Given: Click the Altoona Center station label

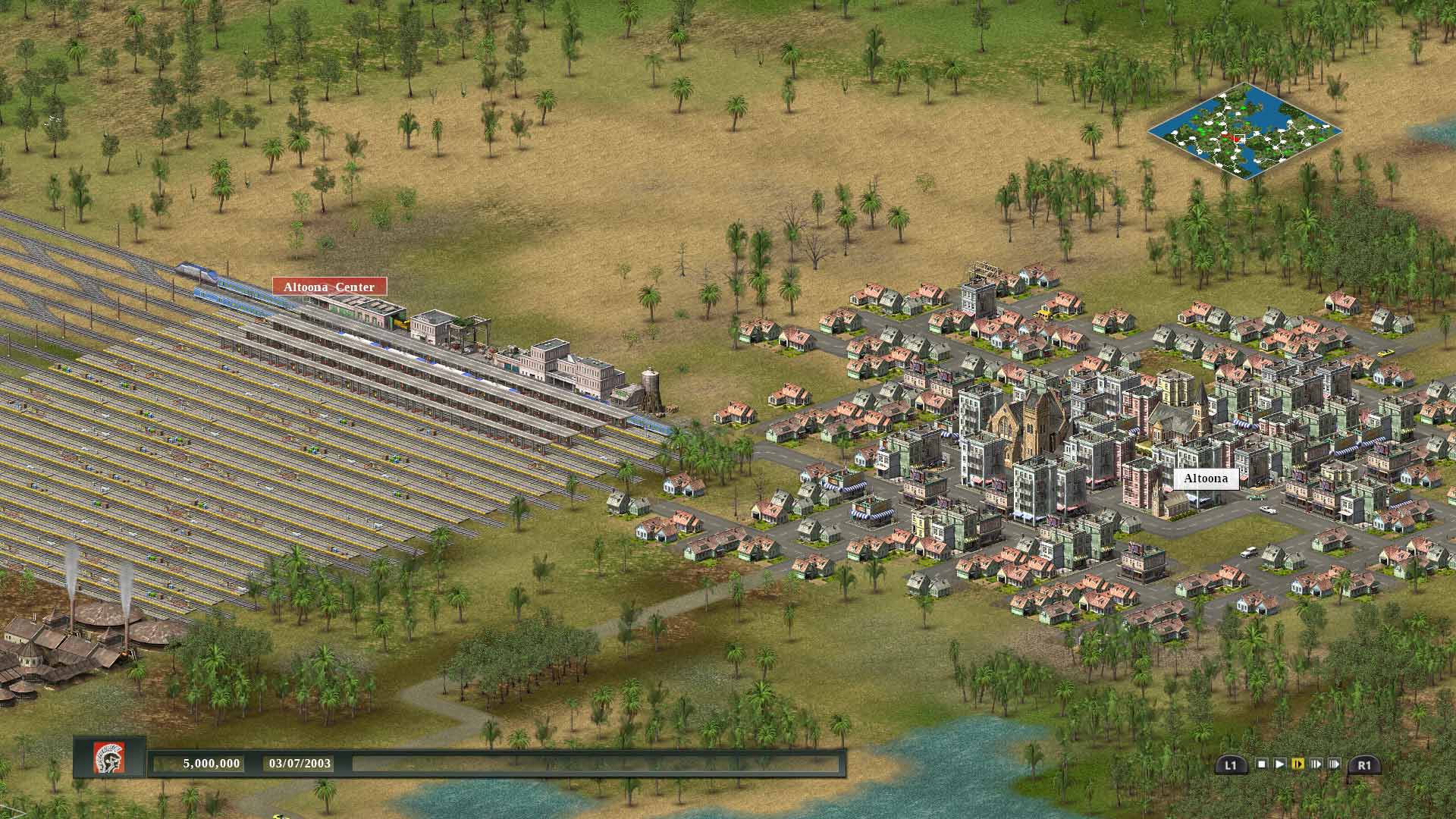Looking at the screenshot, I should pyautogui.click(x=329, y=287).
